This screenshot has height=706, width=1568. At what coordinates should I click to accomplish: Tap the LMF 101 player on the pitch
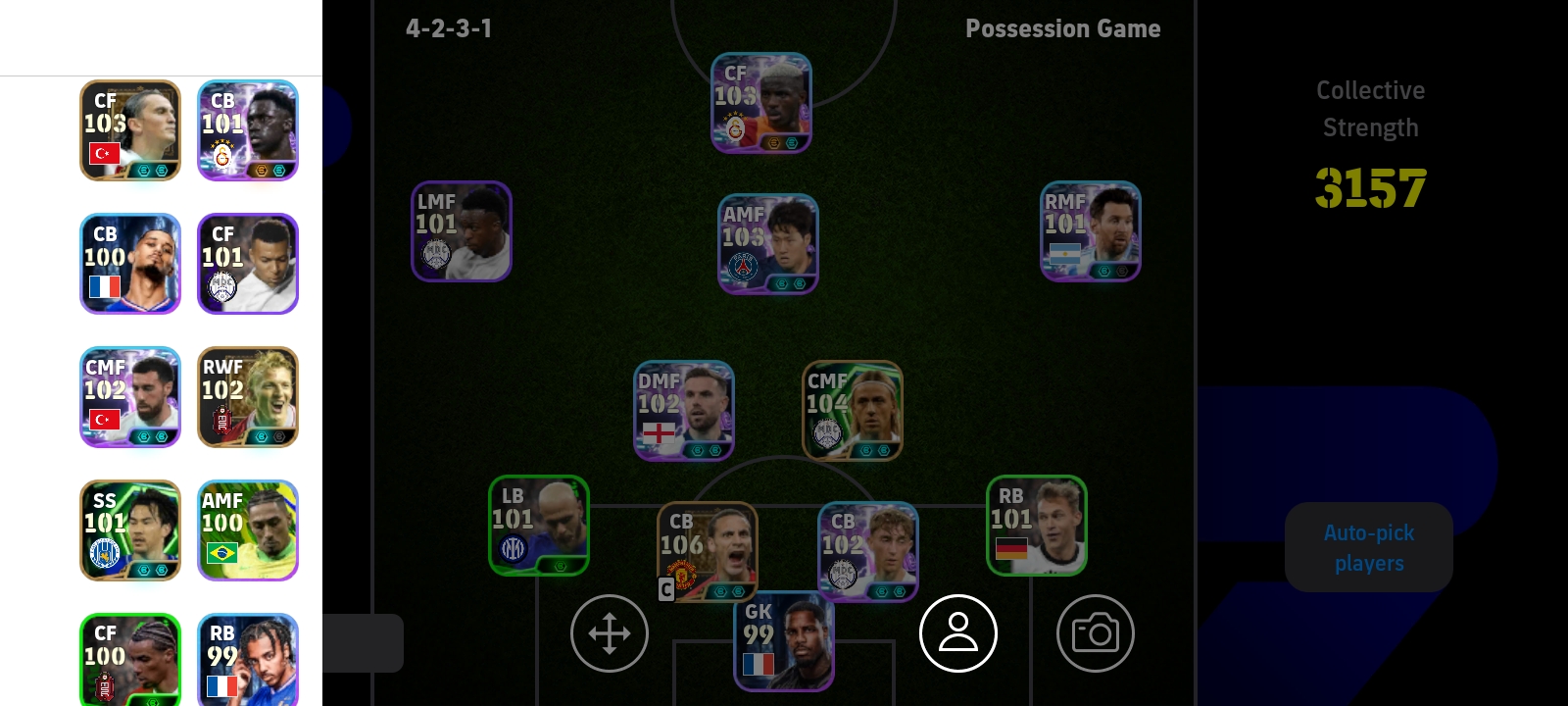pyautogui.click(x=461, y=231)
